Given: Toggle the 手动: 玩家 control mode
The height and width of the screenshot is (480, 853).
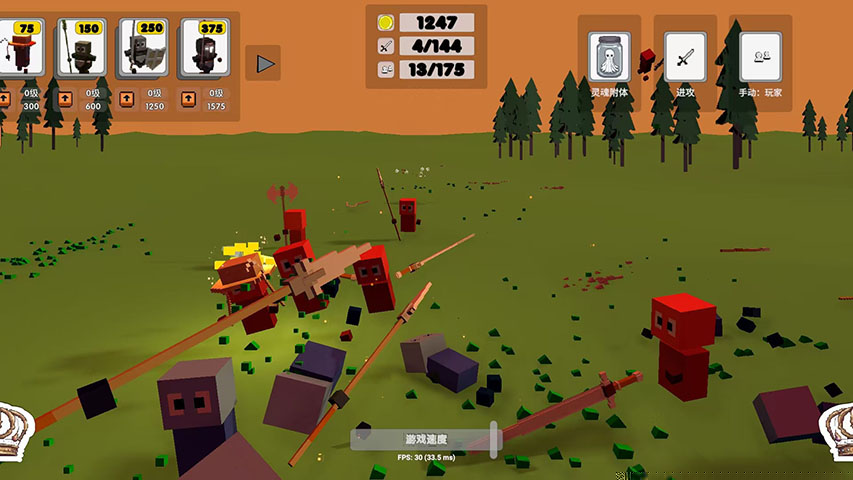Looking at the screenshot, I should pos(760,57).
